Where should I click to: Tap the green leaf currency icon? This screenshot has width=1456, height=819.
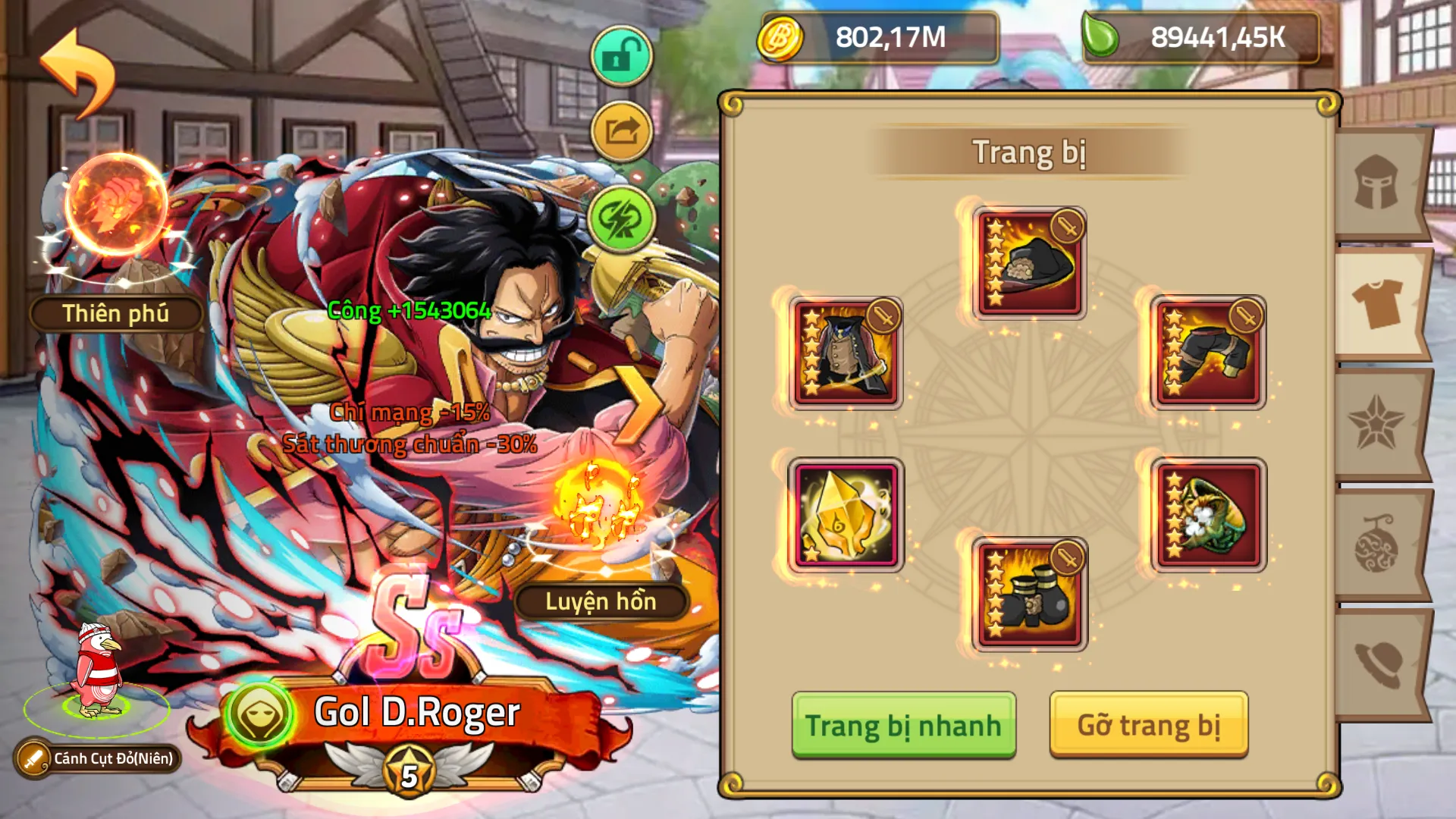click(1104, 38)
